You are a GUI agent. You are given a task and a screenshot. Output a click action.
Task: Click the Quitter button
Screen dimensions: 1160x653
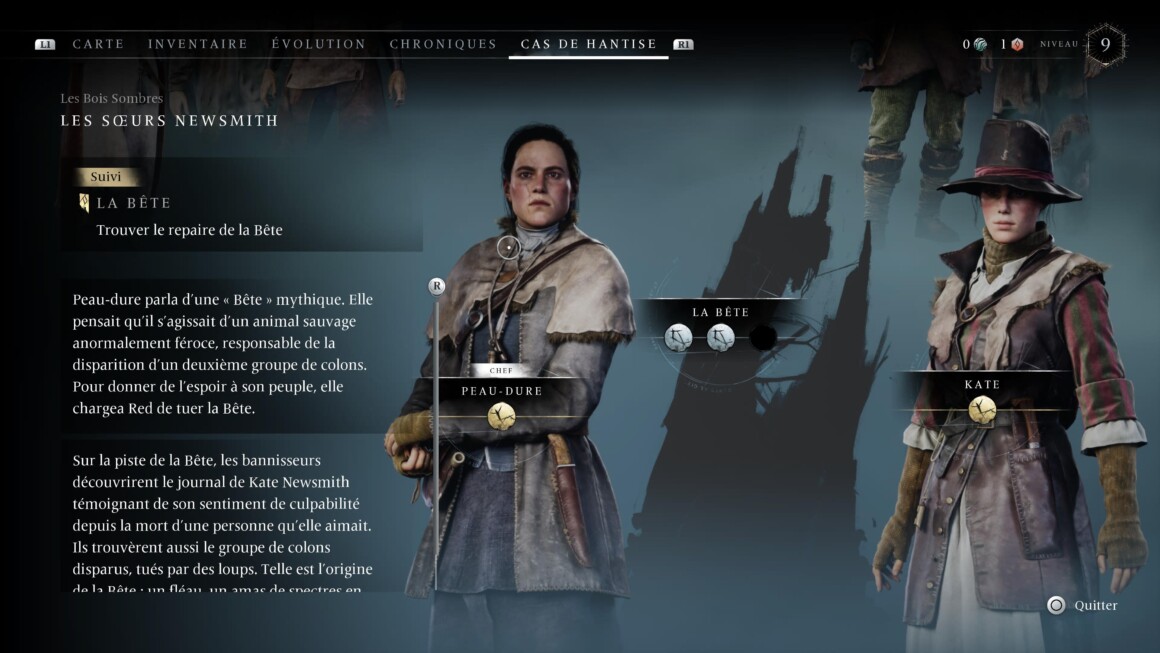click(1082, 605)
